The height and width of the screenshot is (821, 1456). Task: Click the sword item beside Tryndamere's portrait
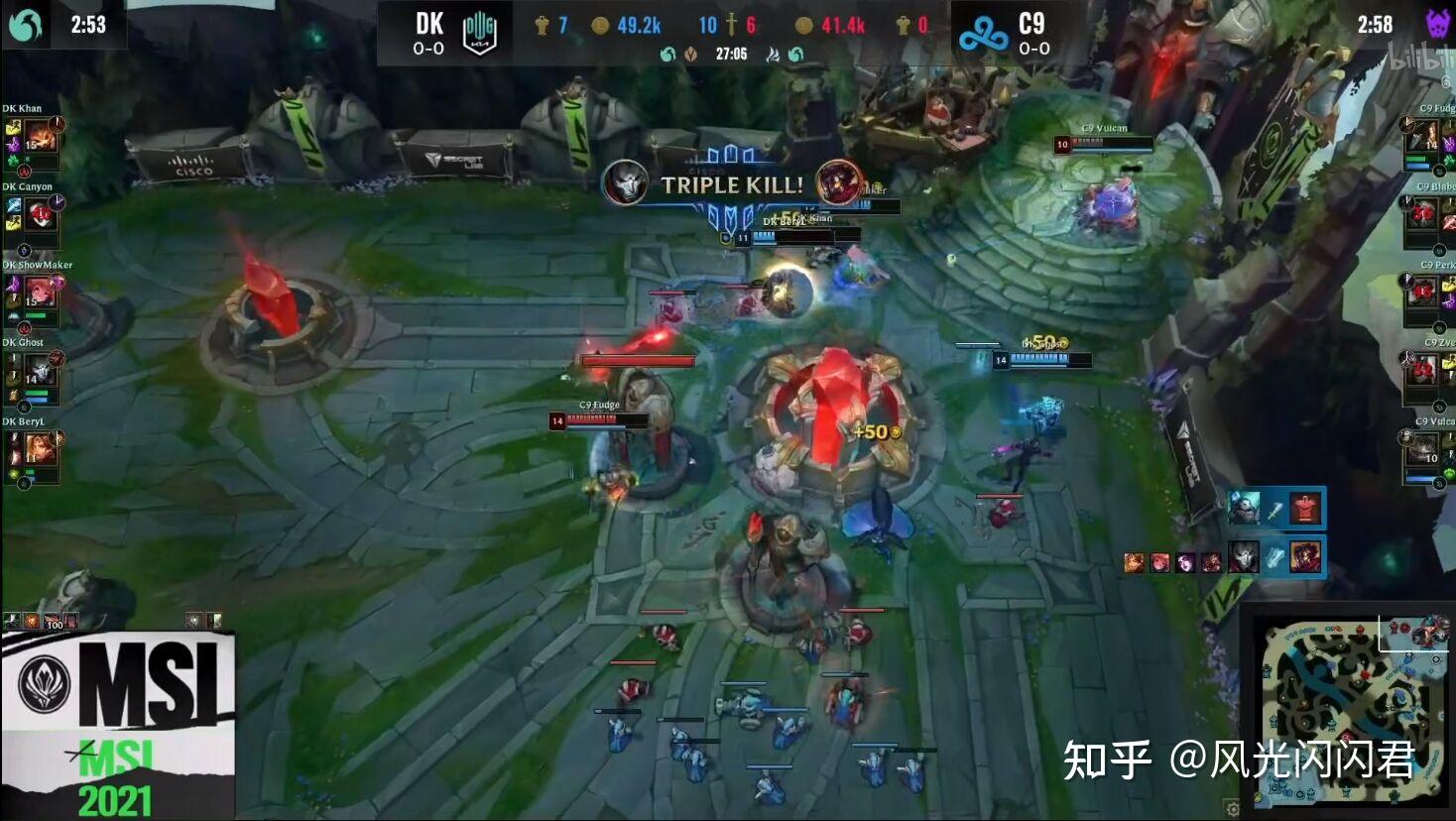(1275, 511)
